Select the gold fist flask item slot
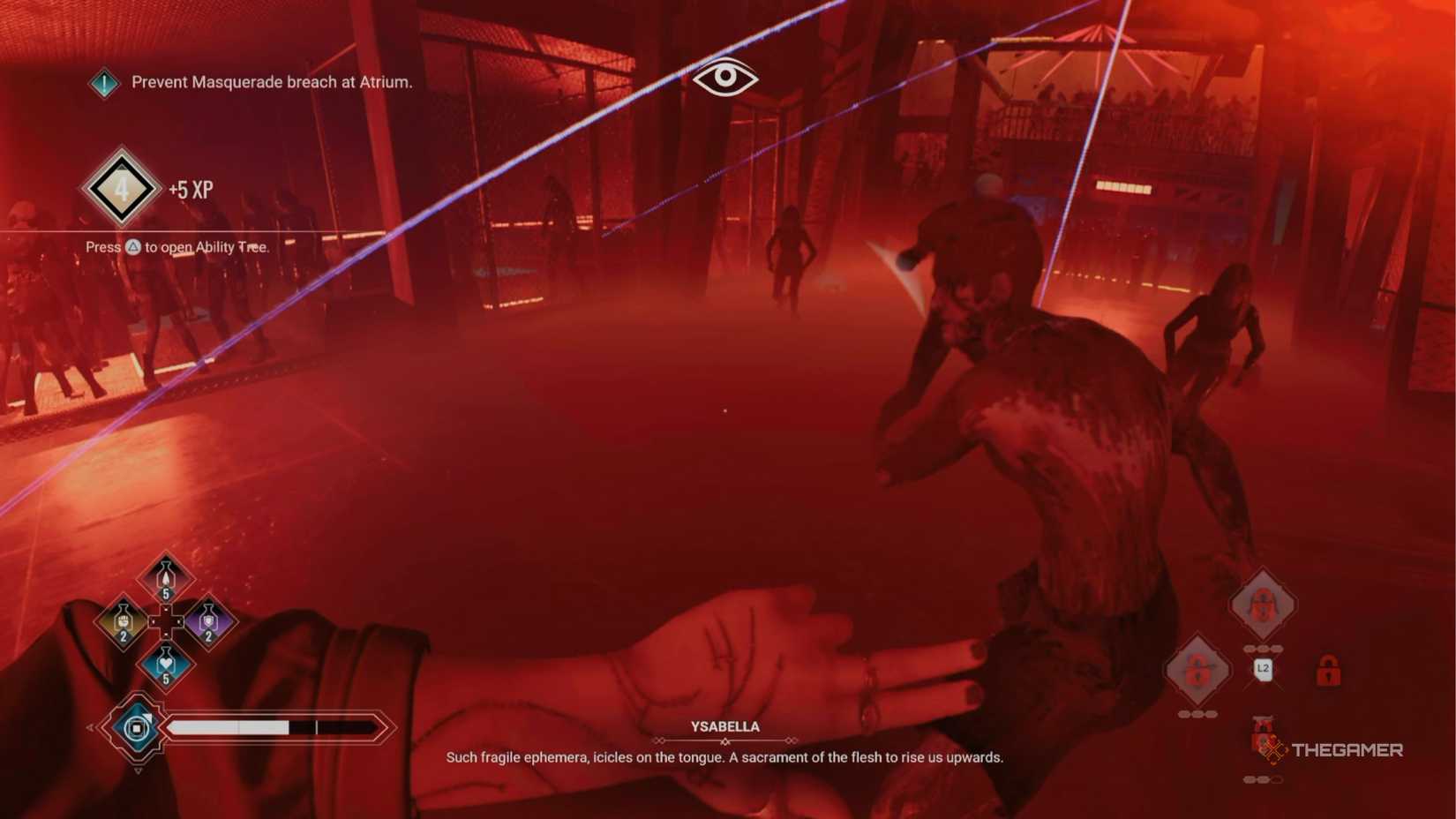Screen dimensions: 1456x819 [x=123, y=620]
